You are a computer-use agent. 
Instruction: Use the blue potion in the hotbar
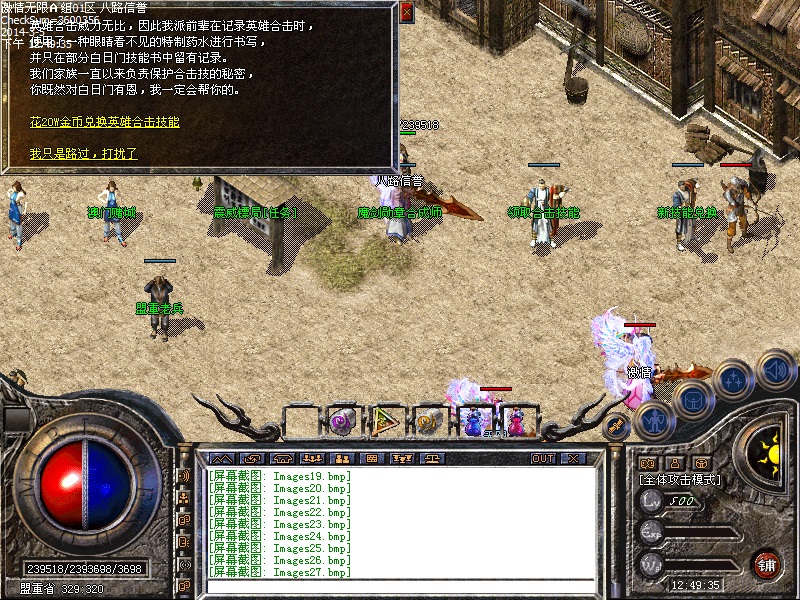click(x=474, y=421)
